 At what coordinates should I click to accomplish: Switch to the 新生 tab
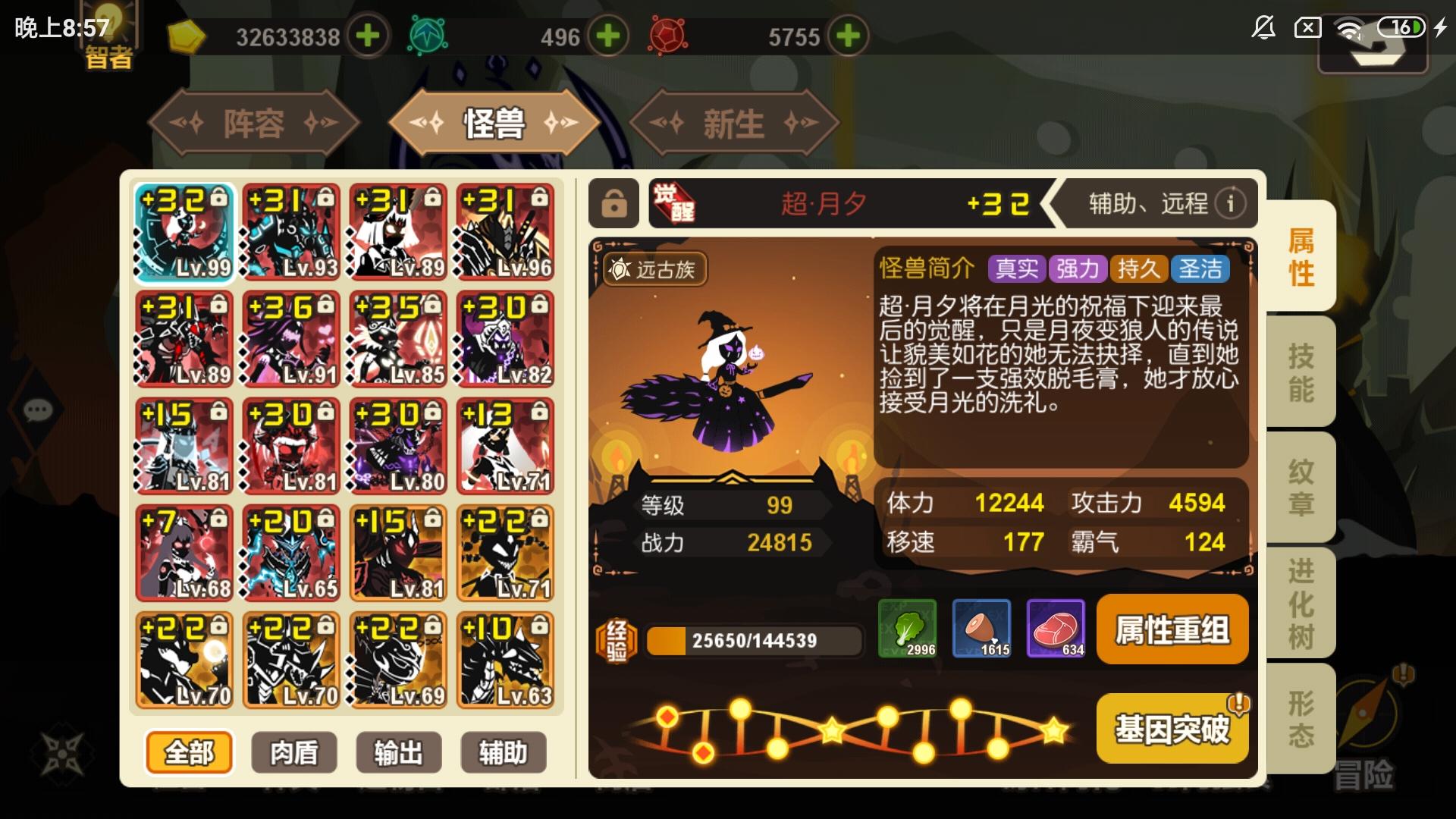pyautogui.click(x=733, y=123)
